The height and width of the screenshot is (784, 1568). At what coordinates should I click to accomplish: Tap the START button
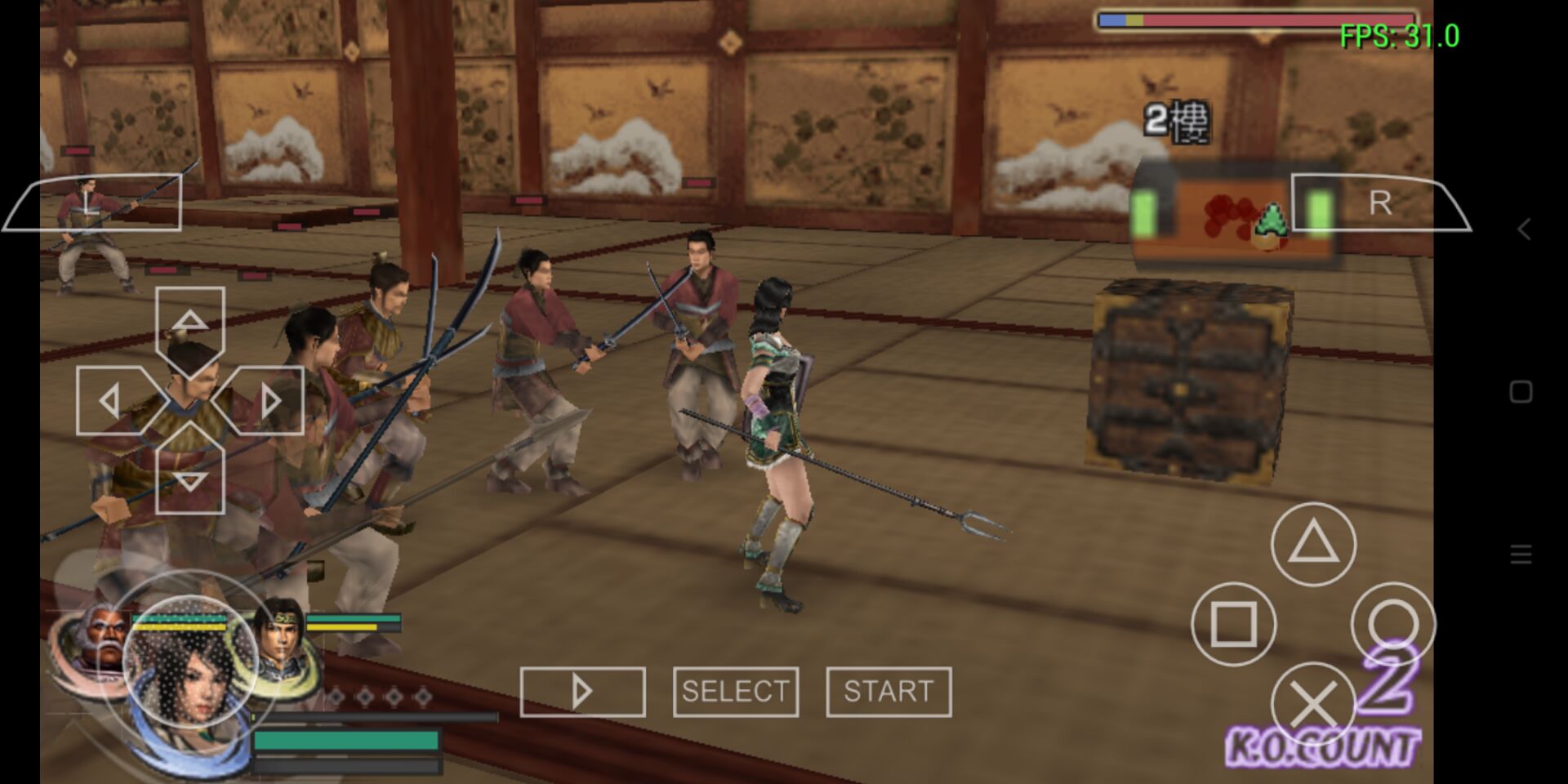pos(889,692)
